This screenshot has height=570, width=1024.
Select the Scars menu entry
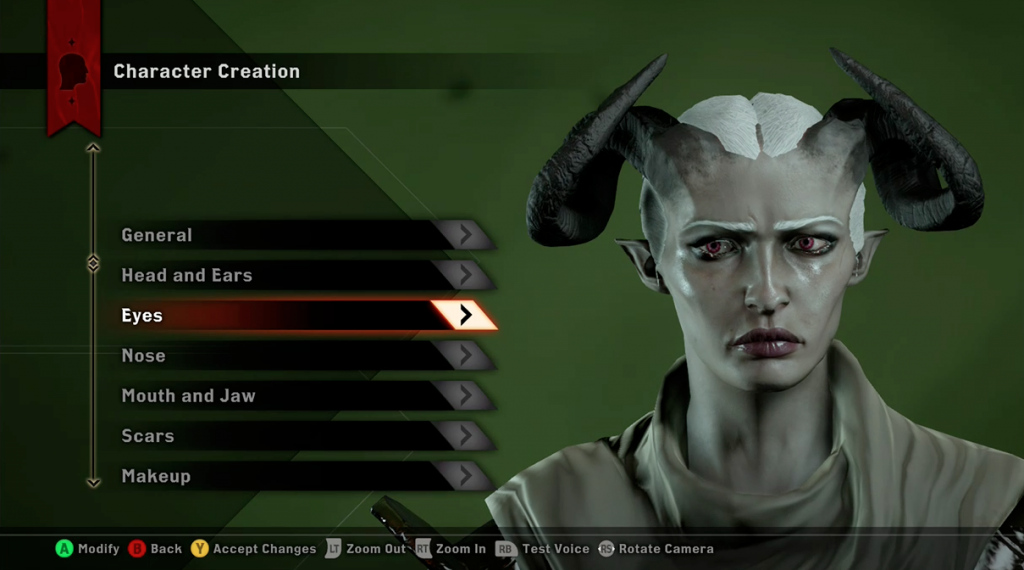click(300, 436)
